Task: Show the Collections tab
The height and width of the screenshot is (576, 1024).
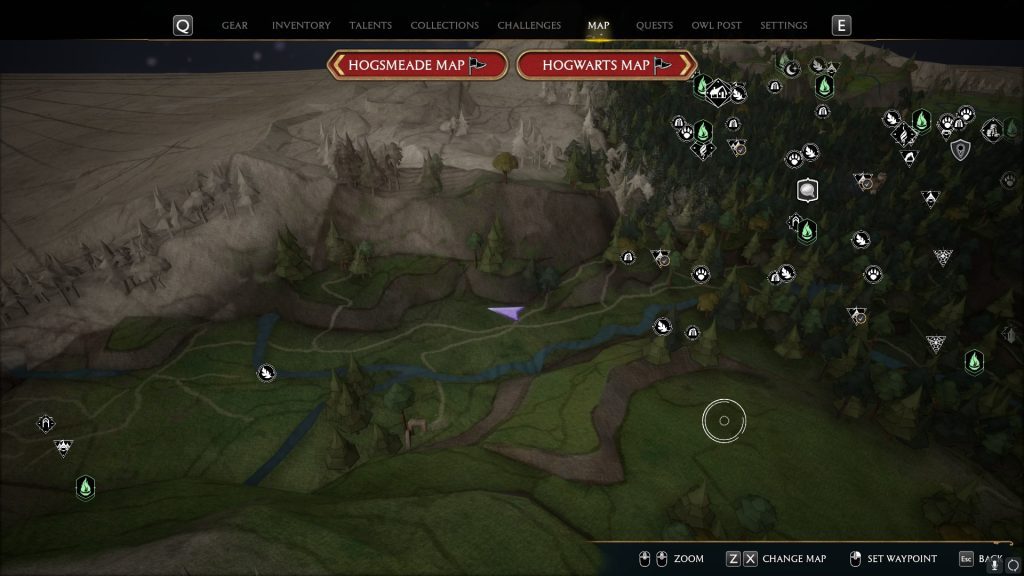Action: [444, 26]
